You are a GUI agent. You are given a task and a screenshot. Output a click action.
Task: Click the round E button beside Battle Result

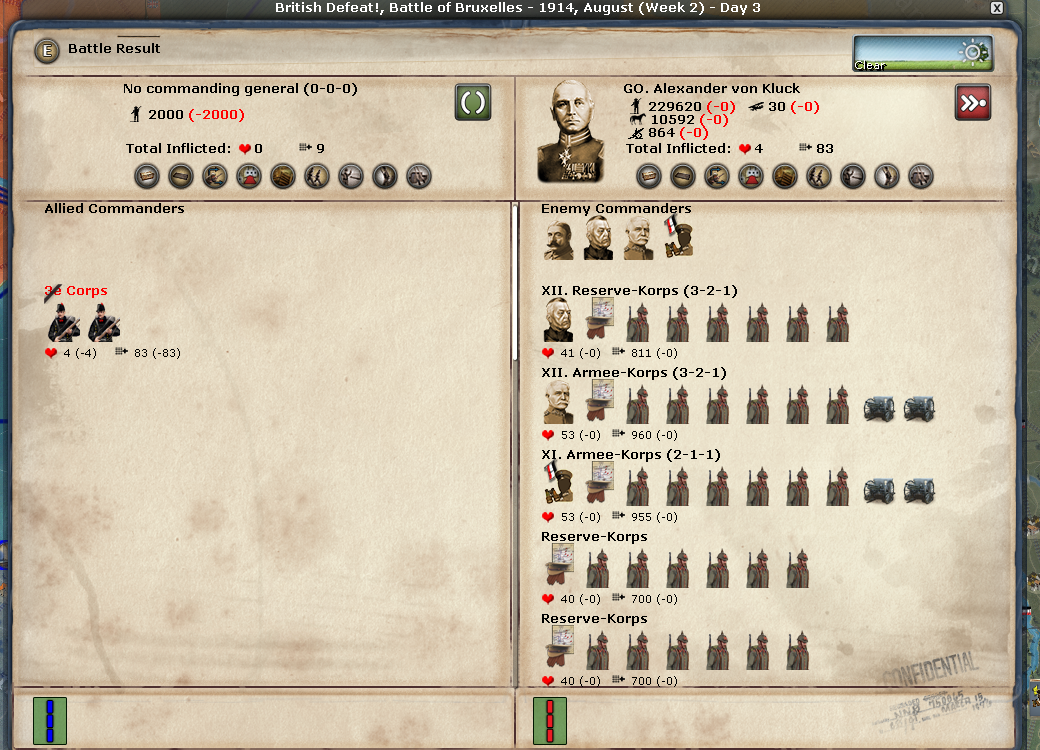tap(47, 50)
